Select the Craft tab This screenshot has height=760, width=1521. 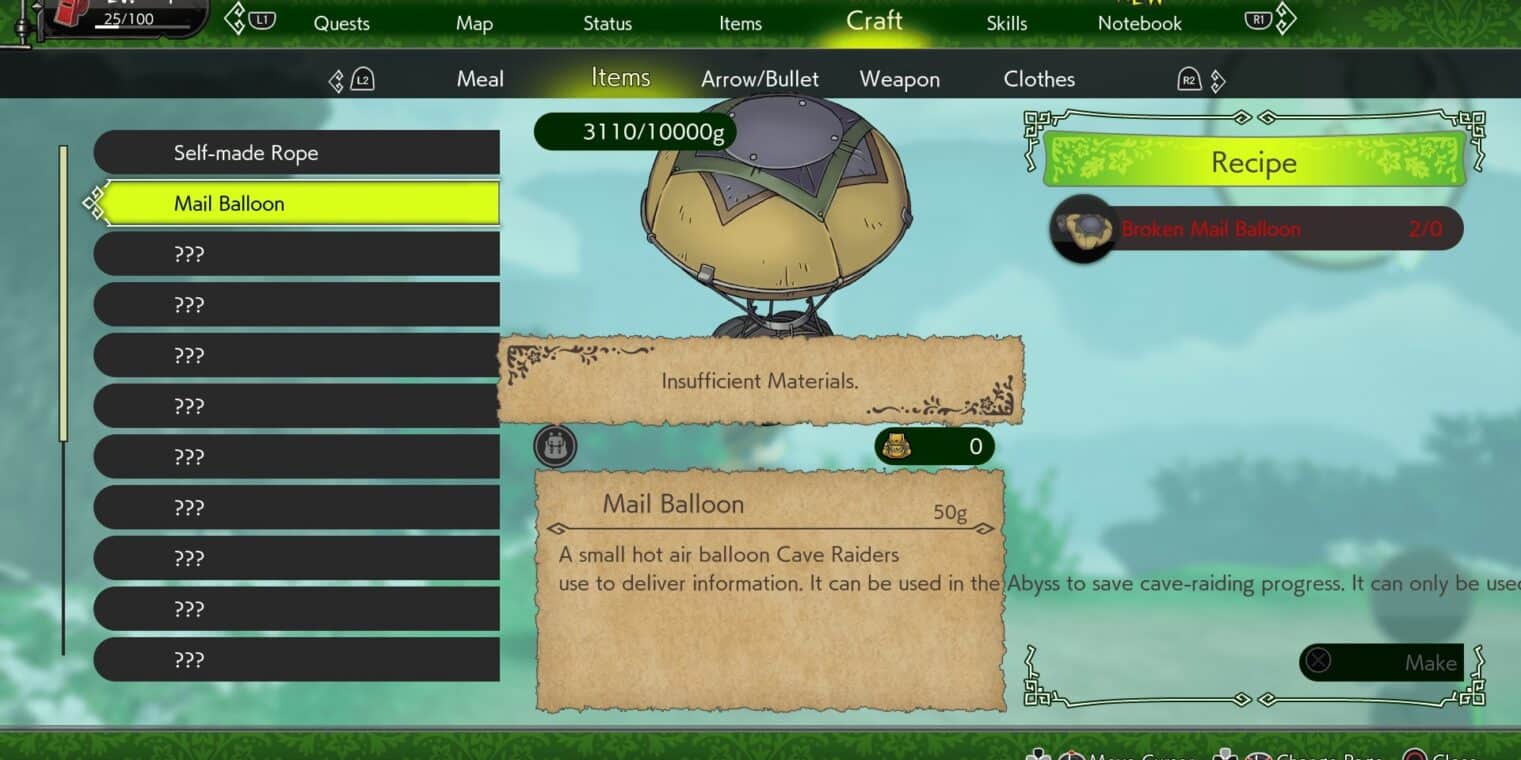(x=874, y=21)
